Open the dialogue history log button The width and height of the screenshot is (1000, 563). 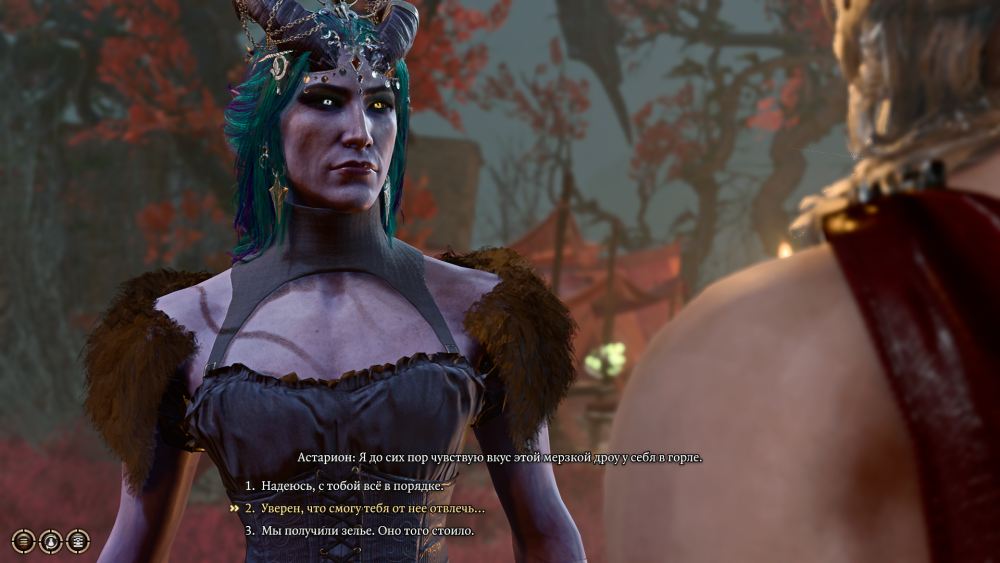[23, 541]
